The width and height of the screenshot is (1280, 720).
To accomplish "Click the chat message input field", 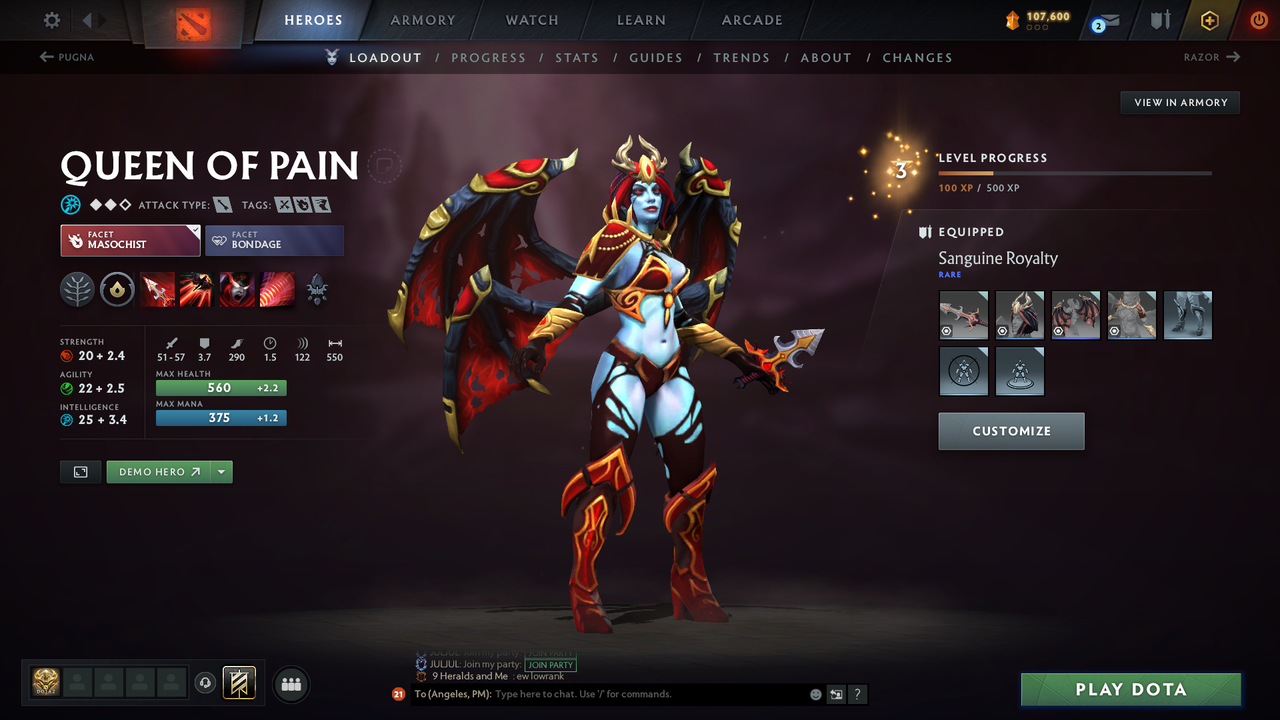I will coord(600,693).
